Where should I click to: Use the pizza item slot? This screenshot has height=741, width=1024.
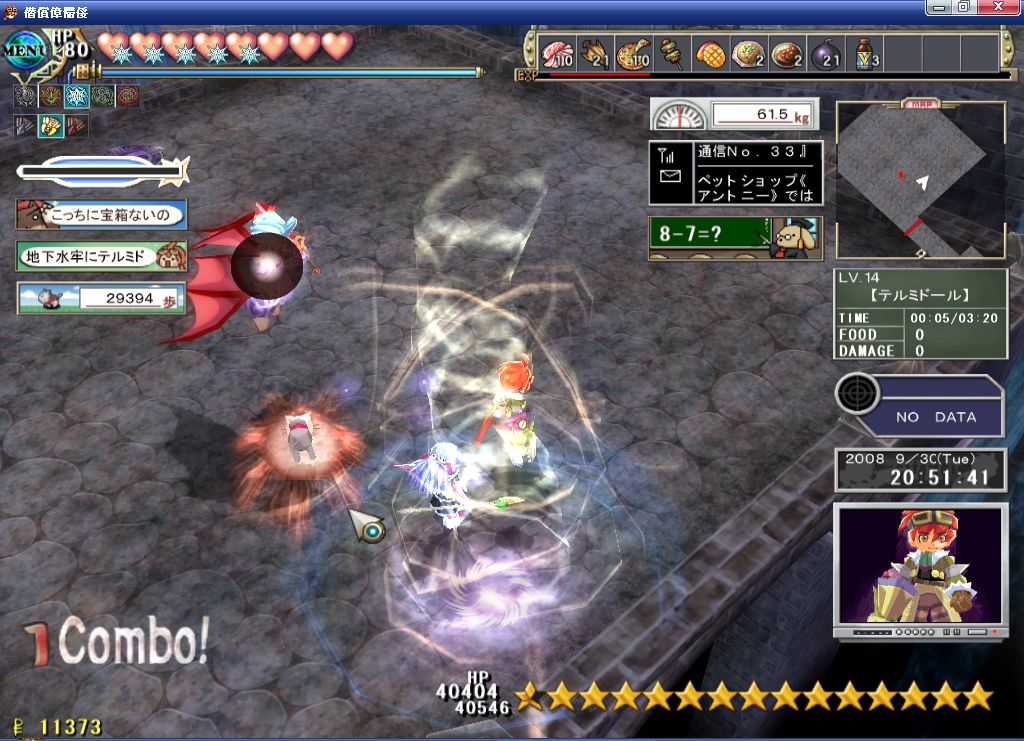(x=633, y=53)
